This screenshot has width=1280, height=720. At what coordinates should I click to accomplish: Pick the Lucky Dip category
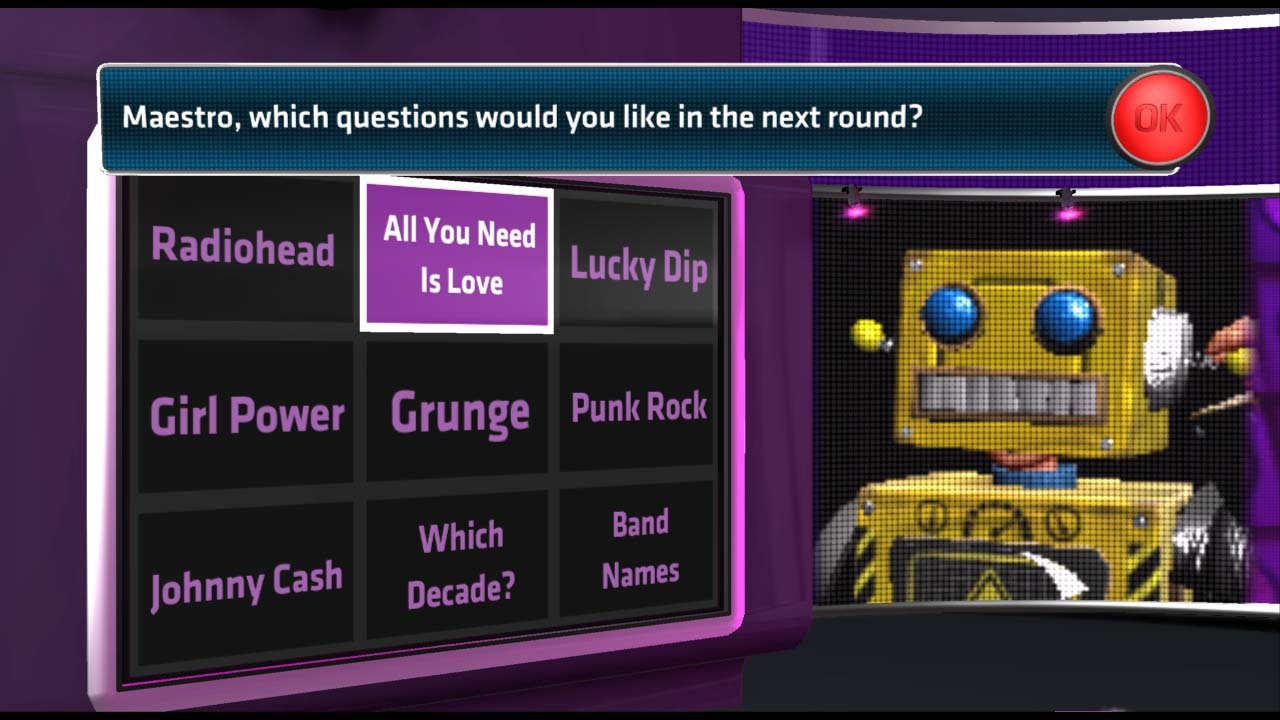638,267
